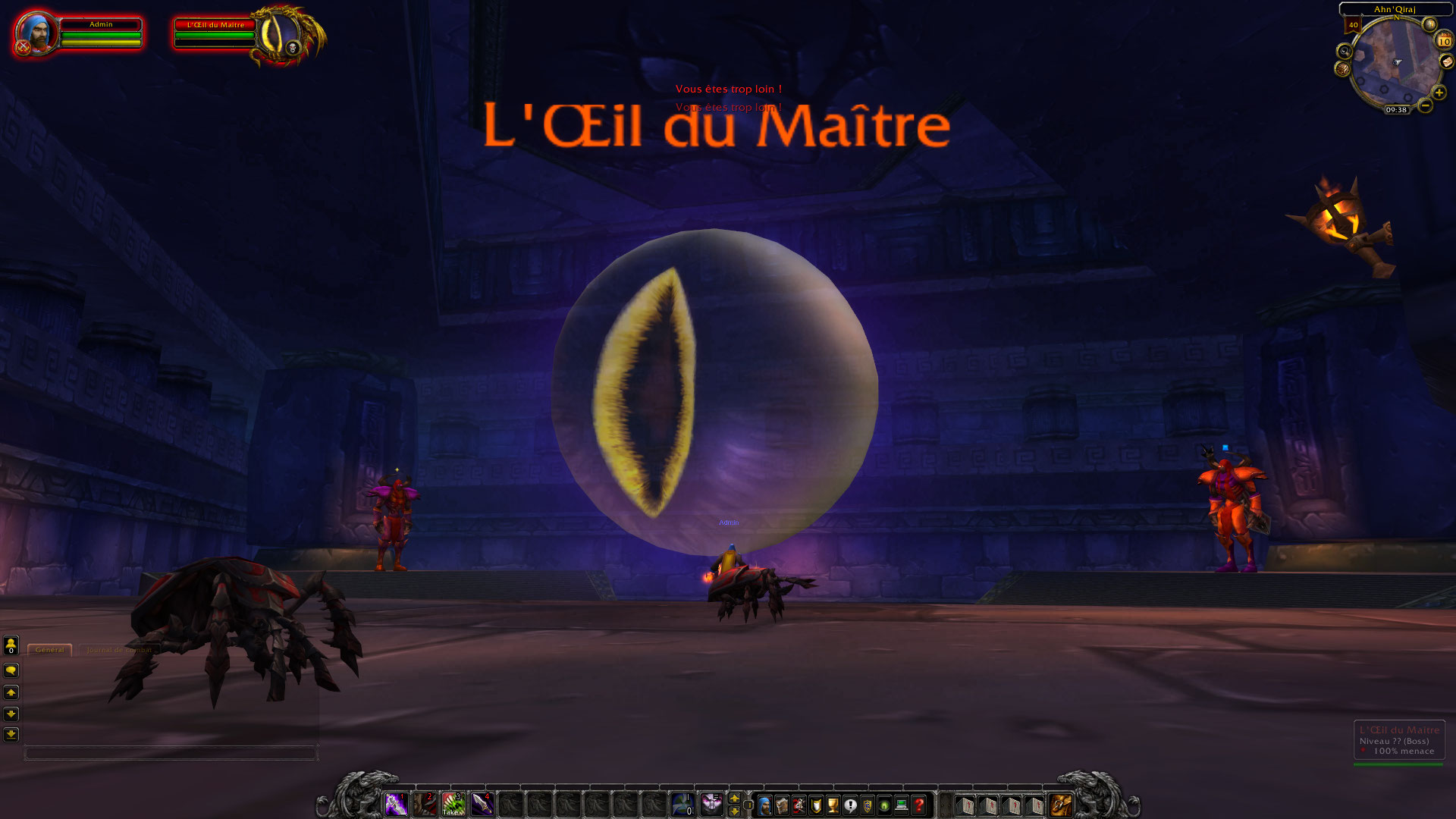Switch to the Journal de combat tab

point(119,651)
